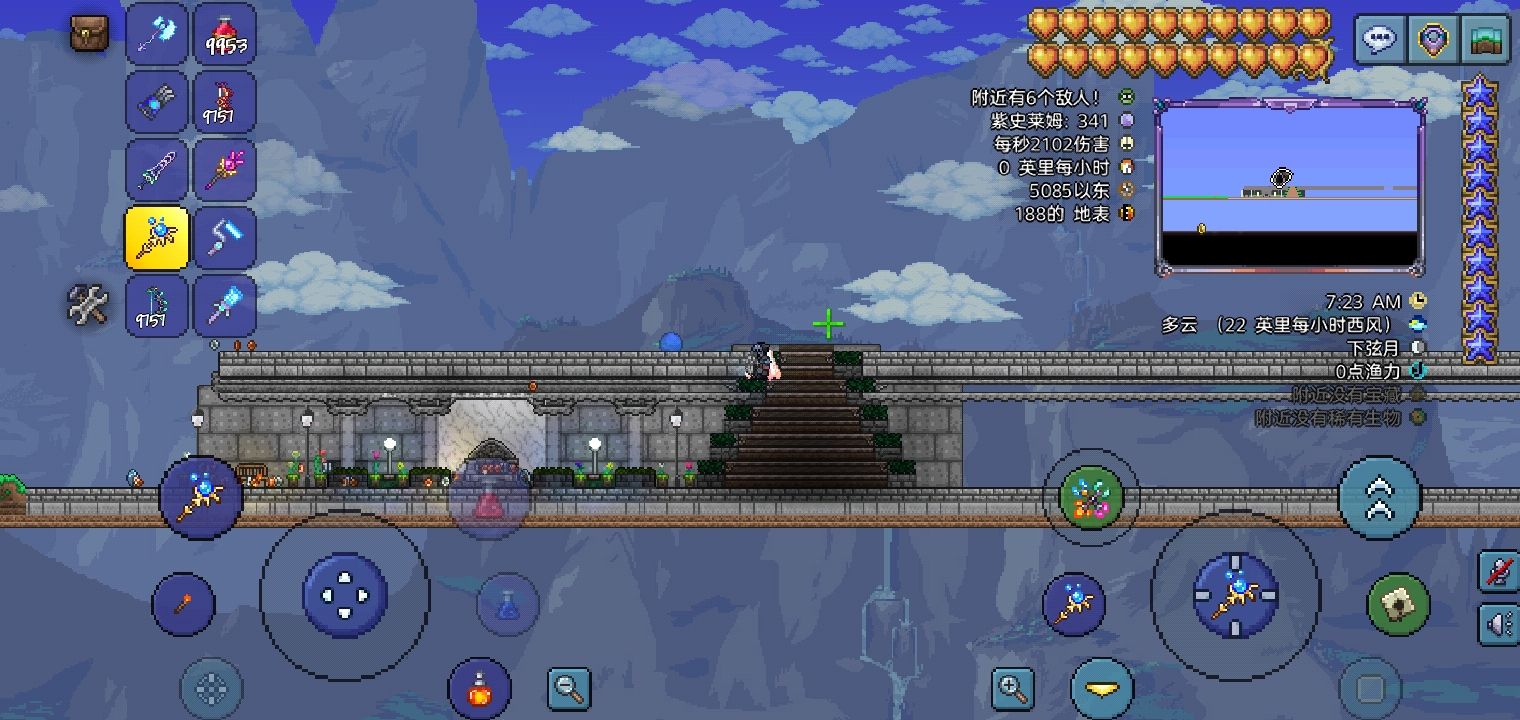The height and width of the screenshot is (720, 1520).
Task: Tap the double-arrow jump button
Action: click(x=1379, y=498)
